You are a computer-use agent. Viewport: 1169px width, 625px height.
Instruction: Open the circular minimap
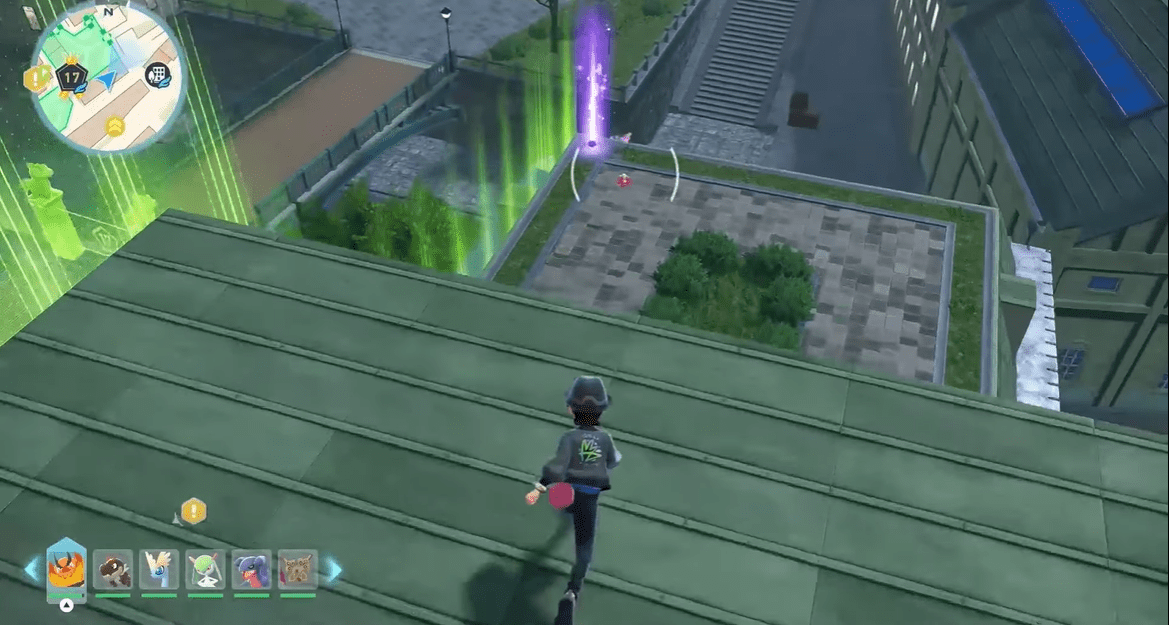108,78
